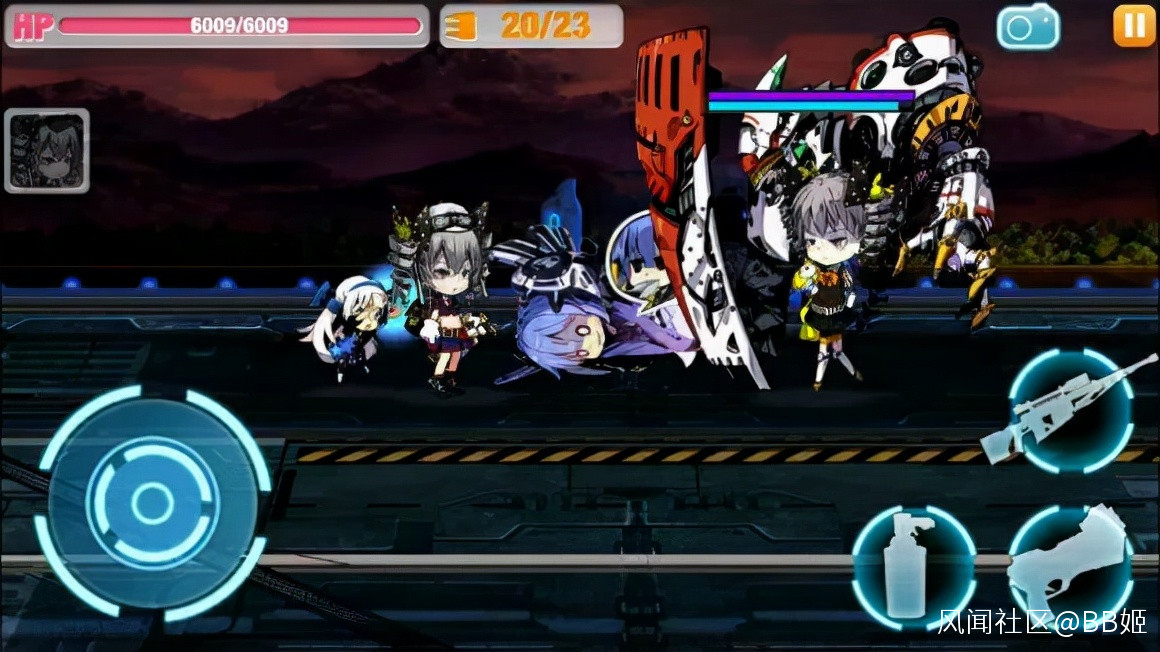
Task: Take a screenshot with the camera button
Action: coord(1027,26)
